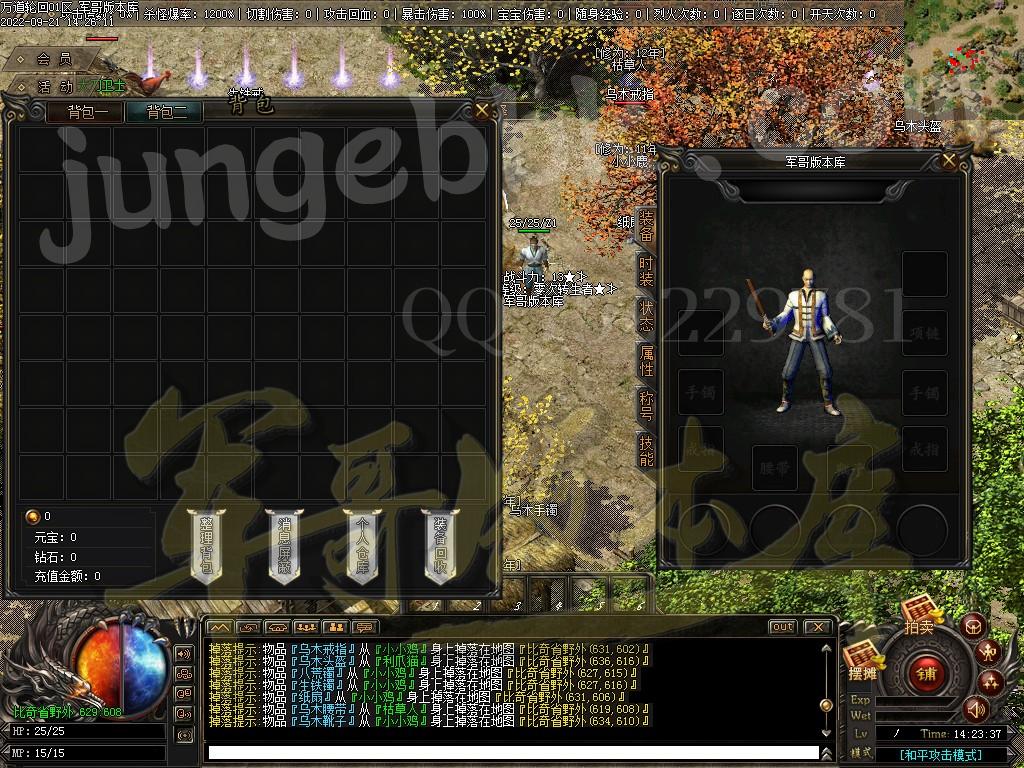Open the 背包二 bag tab

tap(165, 112)
